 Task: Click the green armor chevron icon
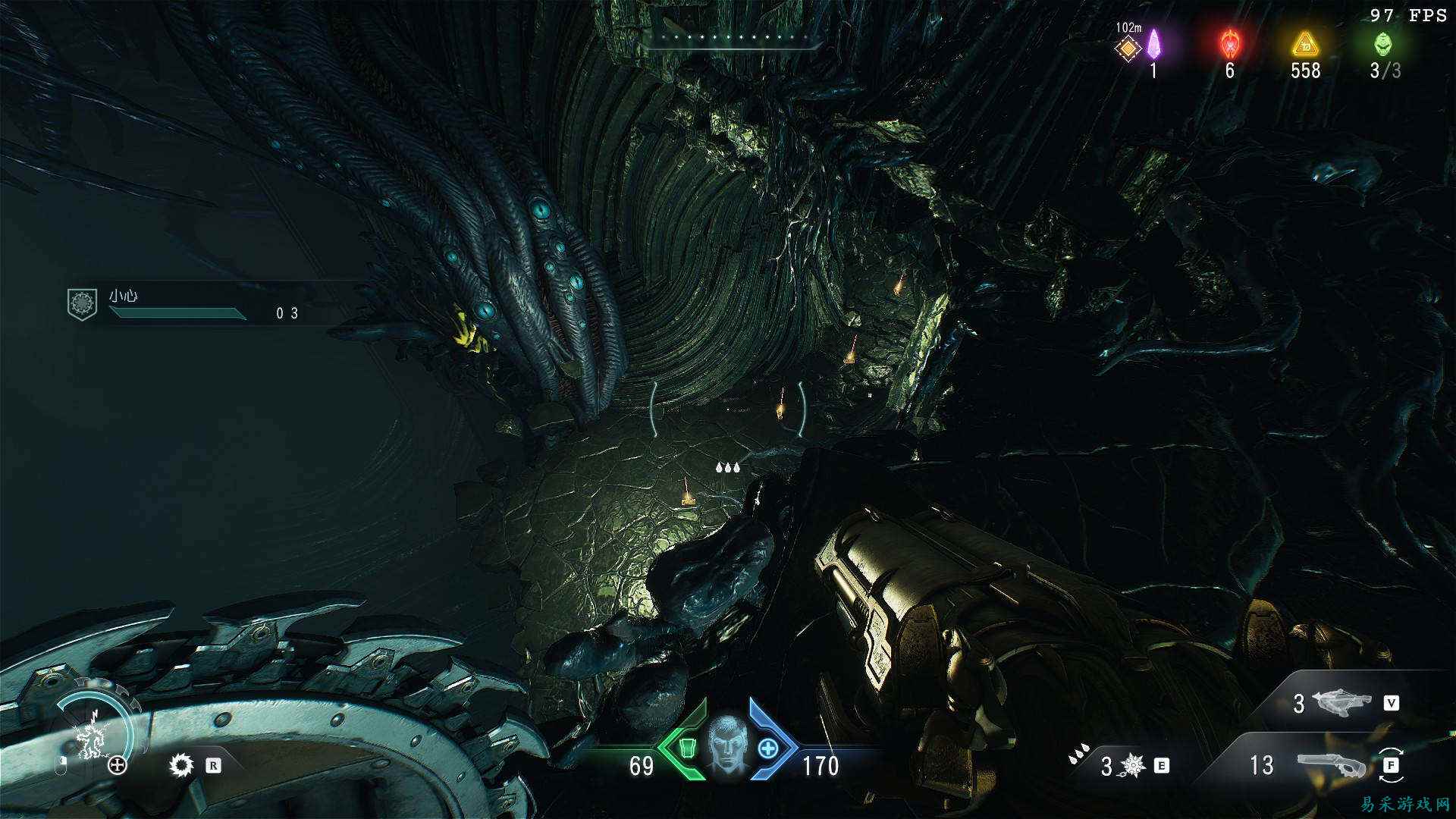click(686, 748)
